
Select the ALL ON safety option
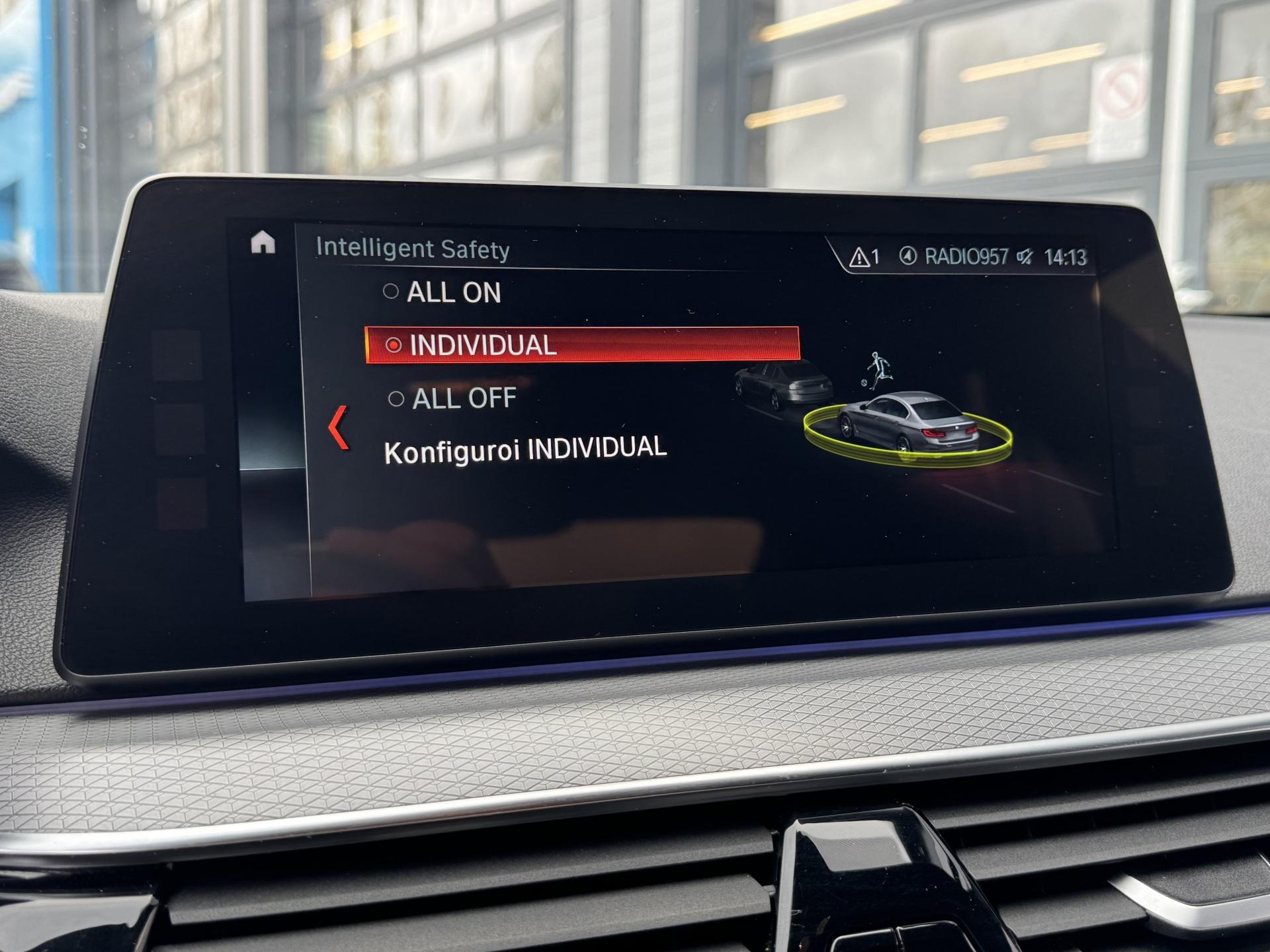click(x=443, y=292)
